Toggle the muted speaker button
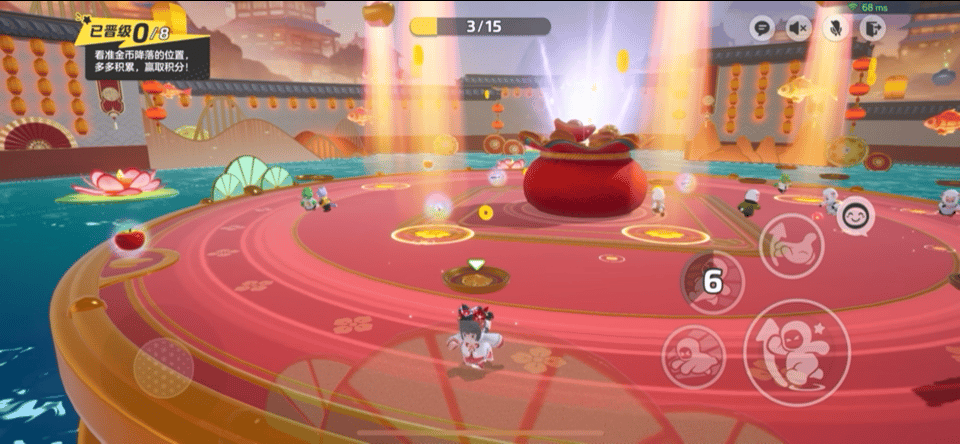The width and height of the screenshot is (960, 444). pyautogui.click(x=799, y=28)
